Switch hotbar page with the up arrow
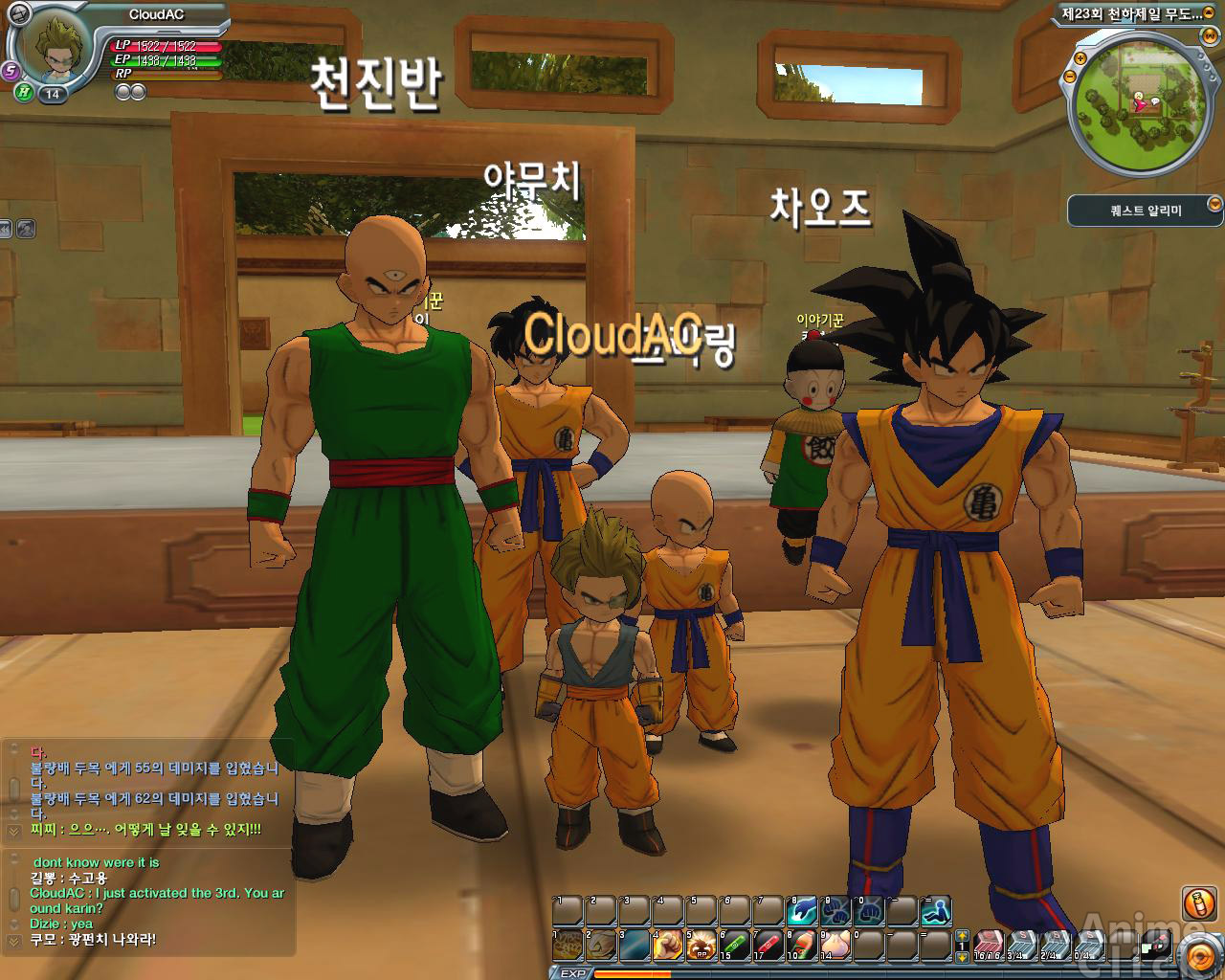Screen dimensions: 1225x980 pyautogui.click(x=963, y=936)
